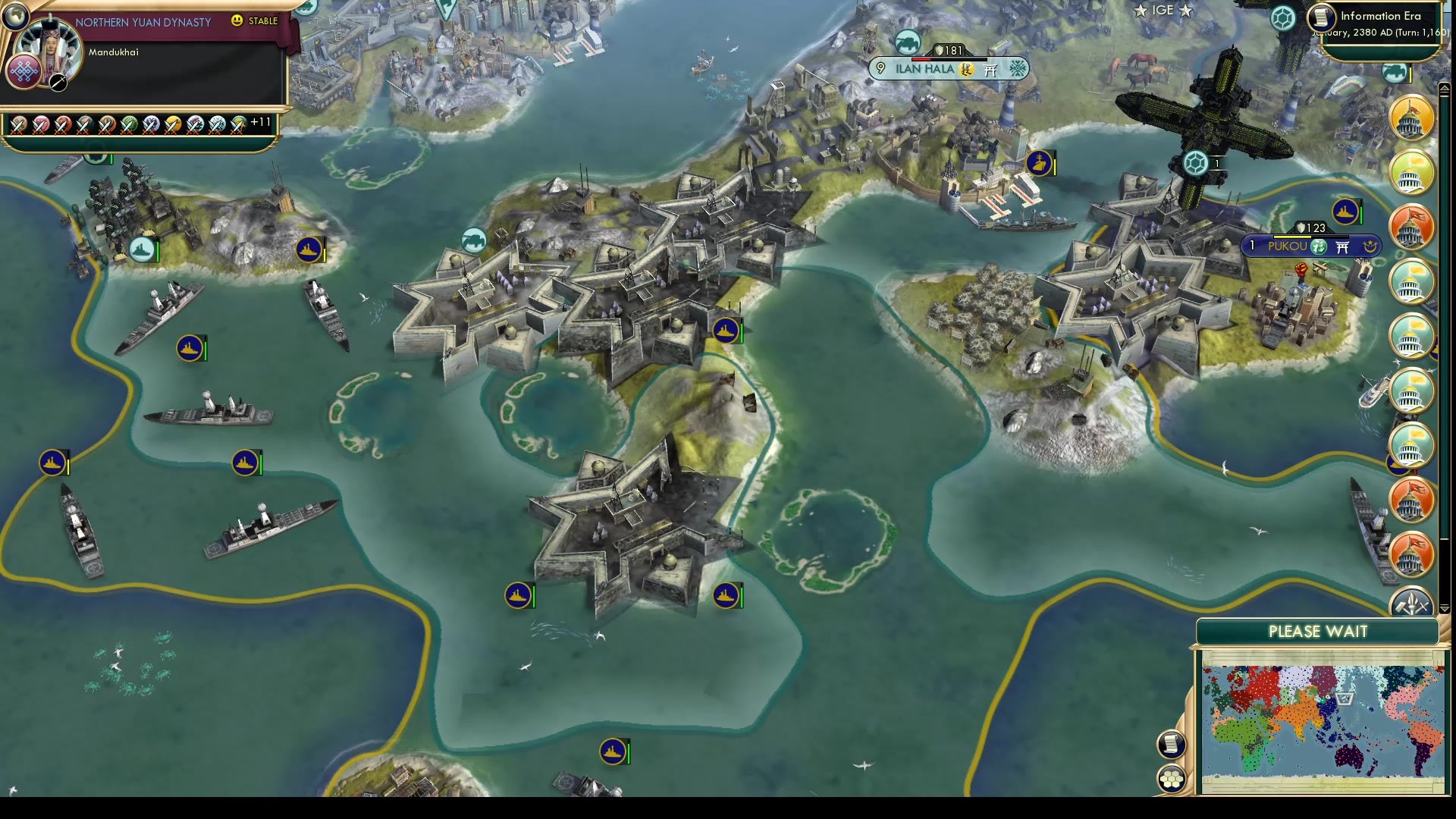This screenshot has height=819, width=1456.
Task: Click the Stable happiness smiley indicator
Action: point(237,21)
